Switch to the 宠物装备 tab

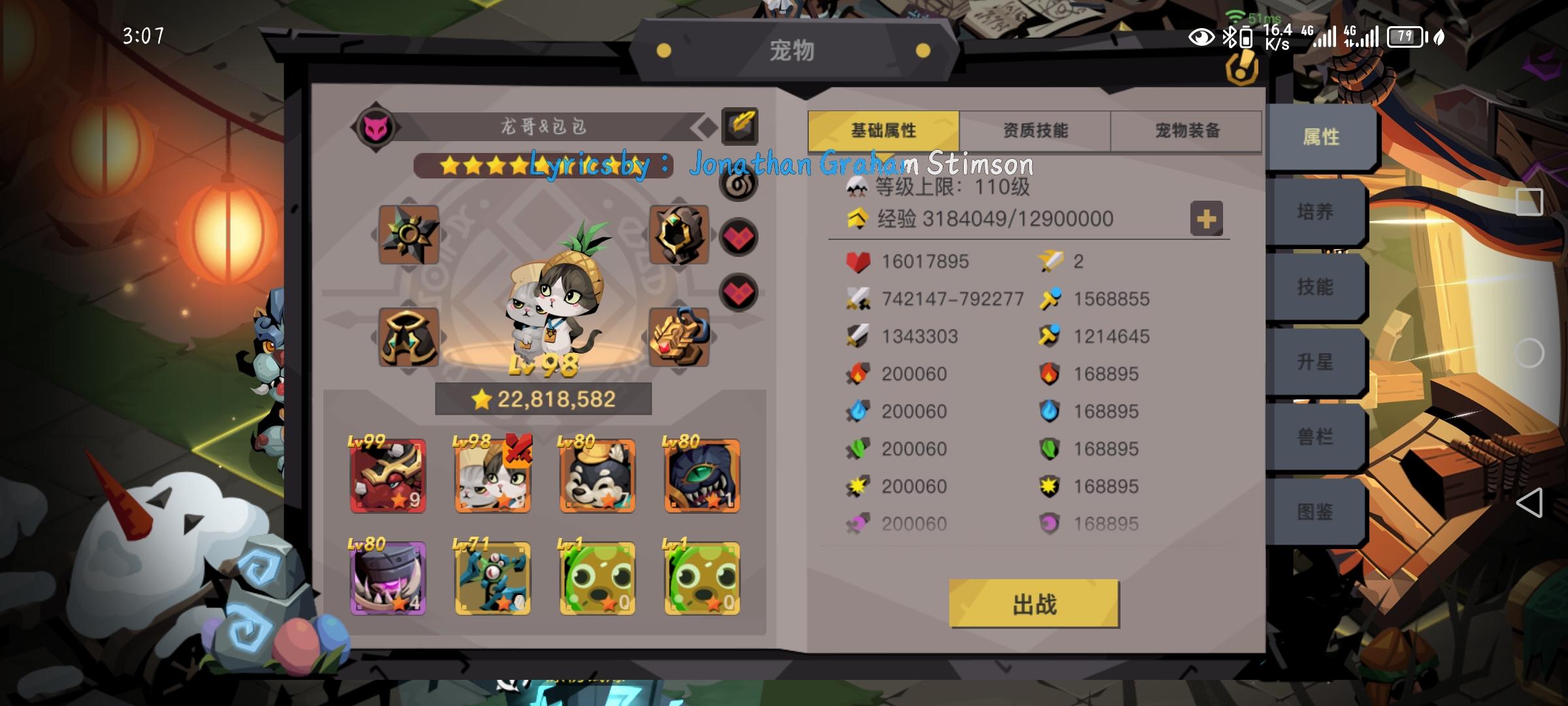[1186, 130]
